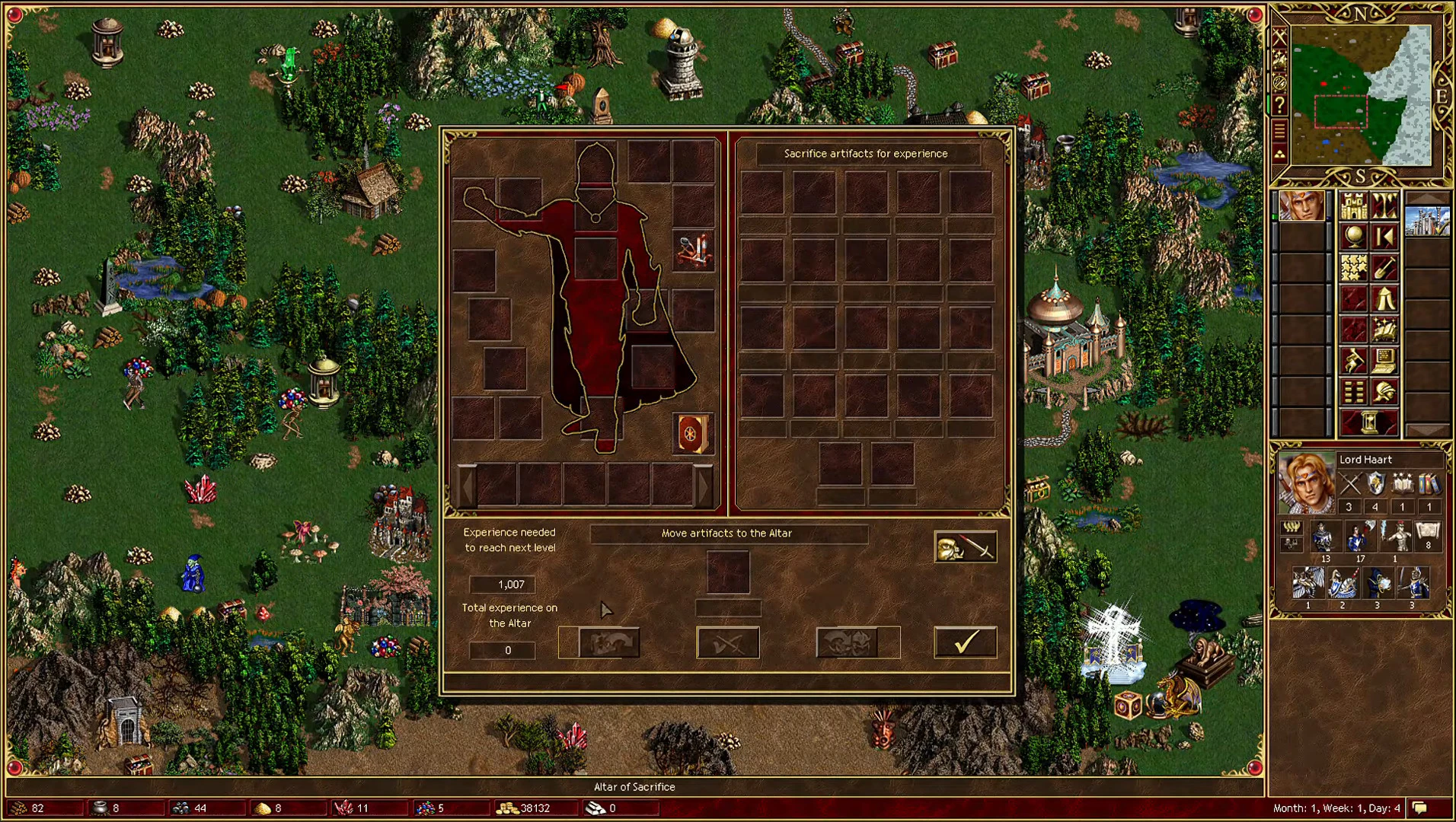Open the Kingdom Overview castle icon
Viewport: 1456px width, 822px height.
coord(1353,206)
